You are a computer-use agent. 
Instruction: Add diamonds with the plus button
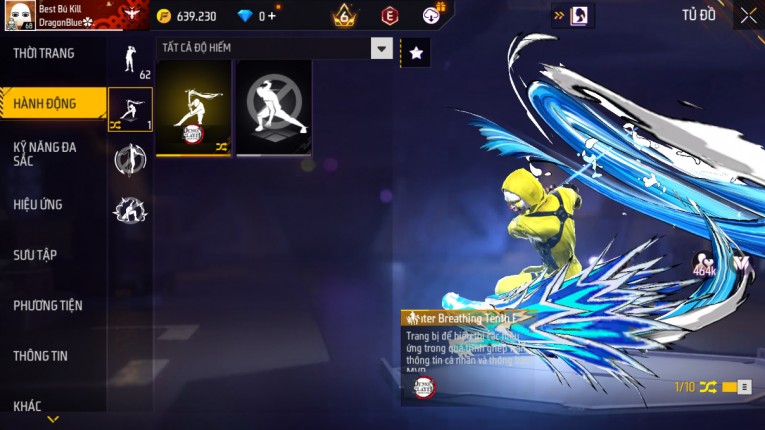pyautogui.click(x=272, y=16)
